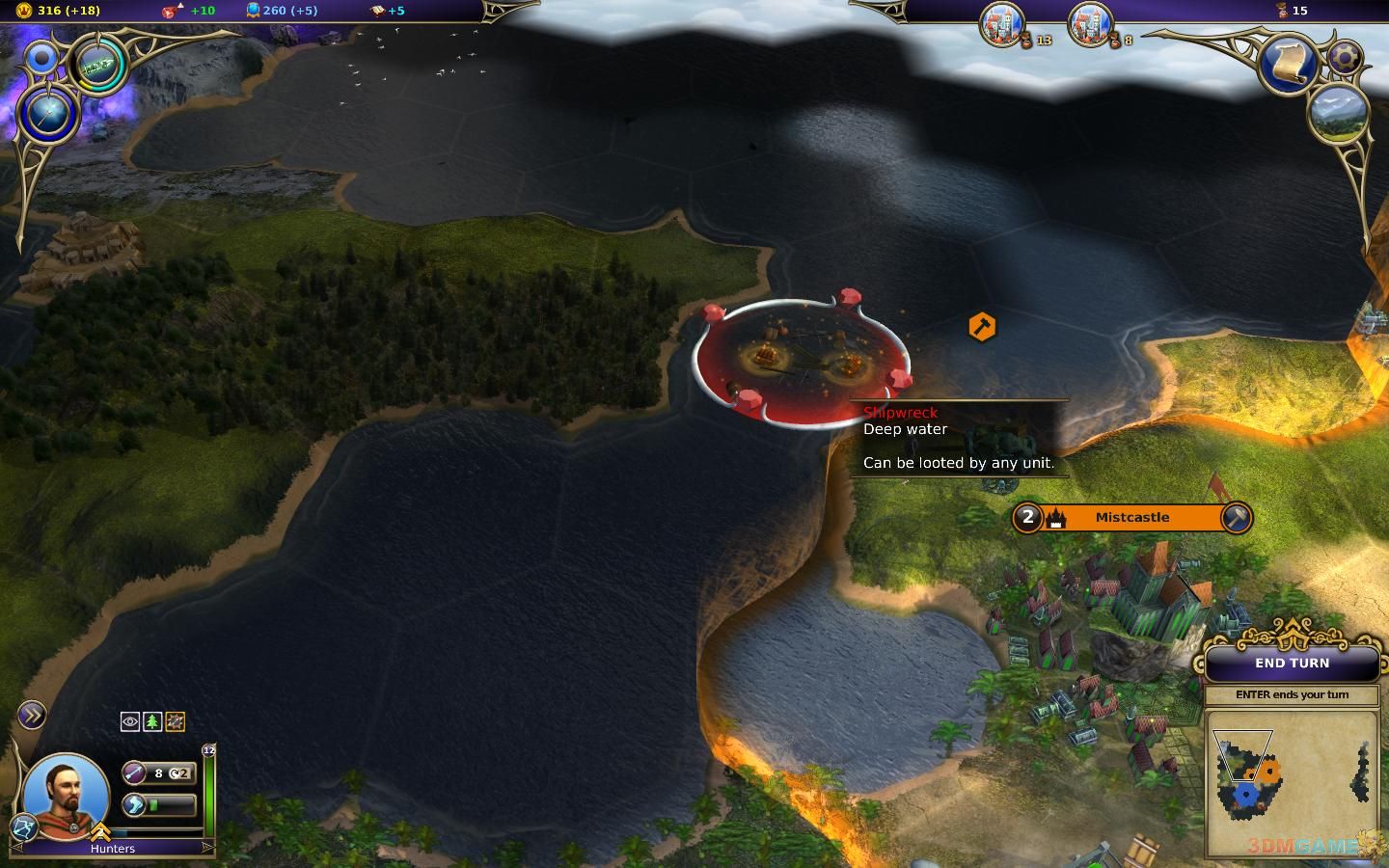Click the minimap

(x=1291, y=781)
